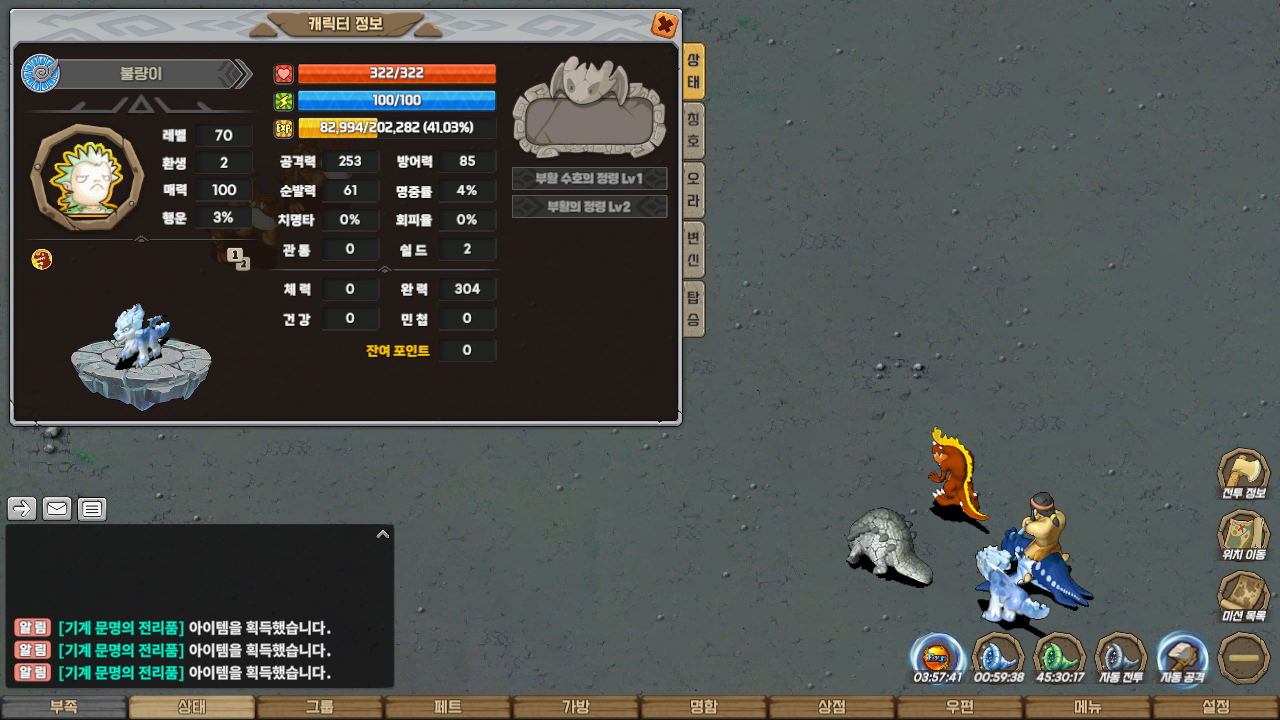Image resolution: width=1280 pixels, height=720 pixels.
Task: Close the 캐릭터 정보 window
Action: pos(664,25)
